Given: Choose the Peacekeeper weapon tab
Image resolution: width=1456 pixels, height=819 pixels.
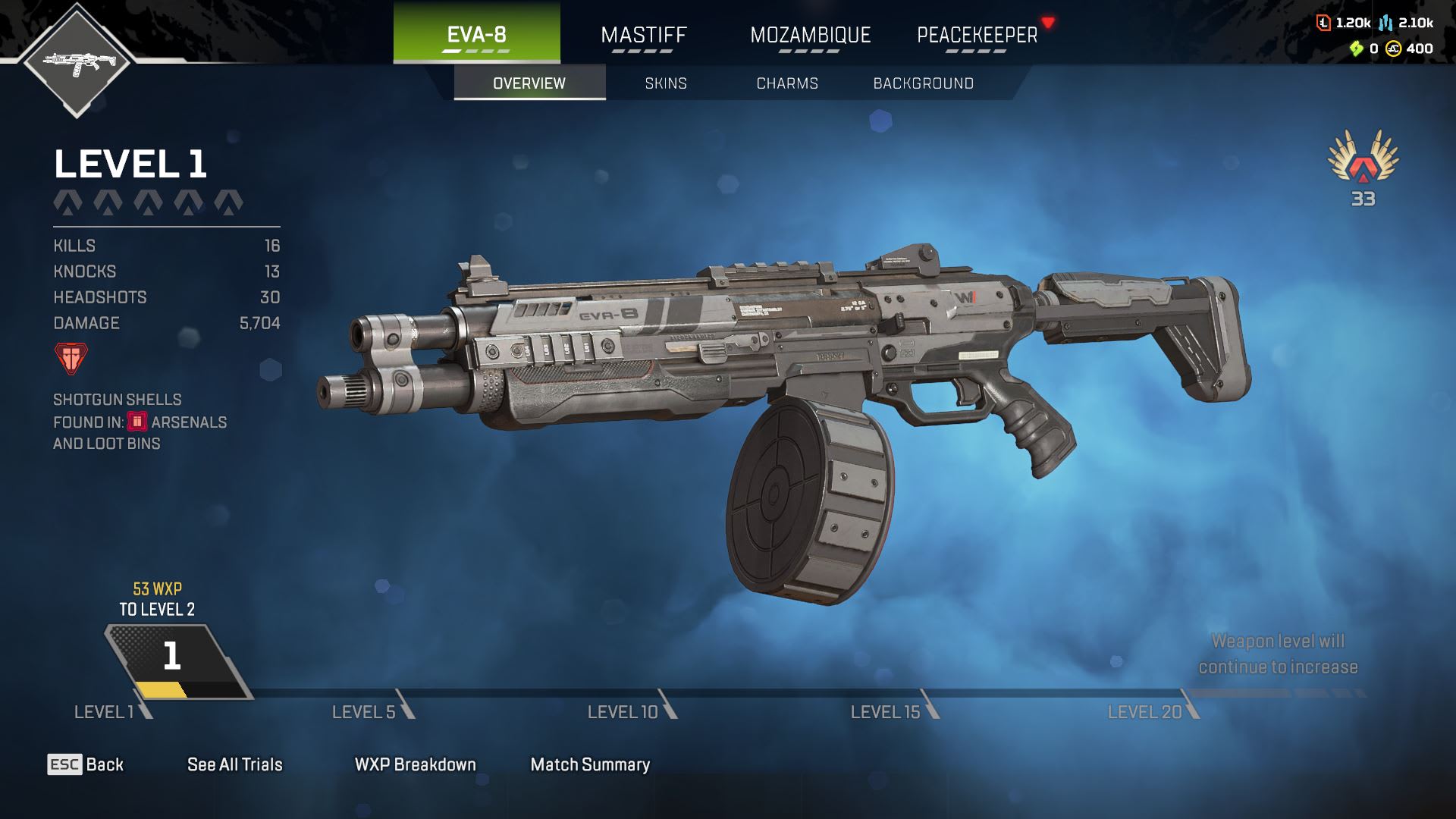Looking at the screenshot, I should pos(977,35).
